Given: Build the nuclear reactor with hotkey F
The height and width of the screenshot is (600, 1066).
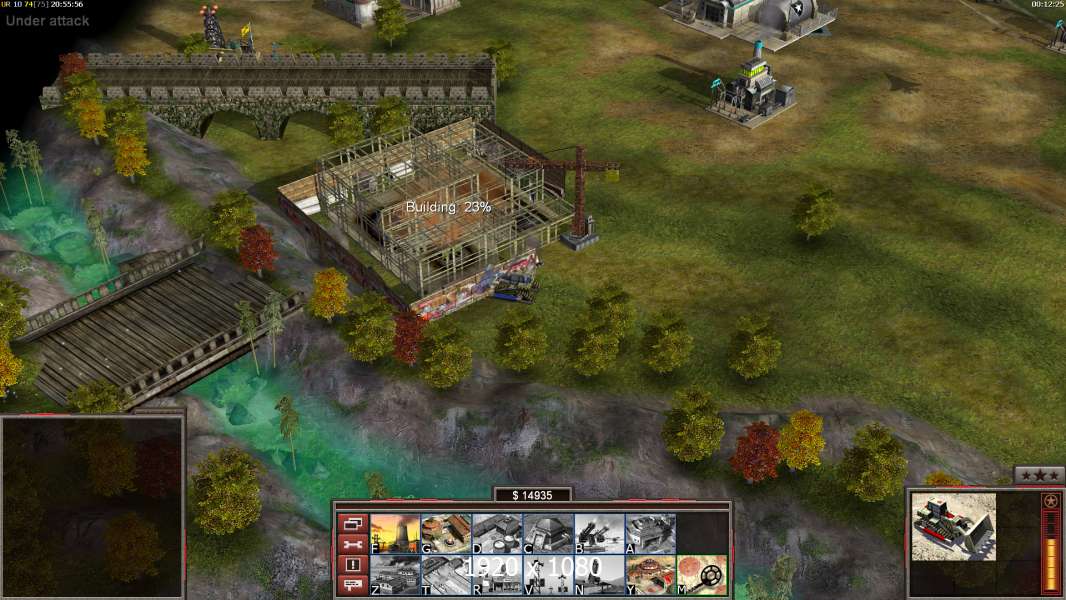Looking at the screenshot, I should pos(395,534).
